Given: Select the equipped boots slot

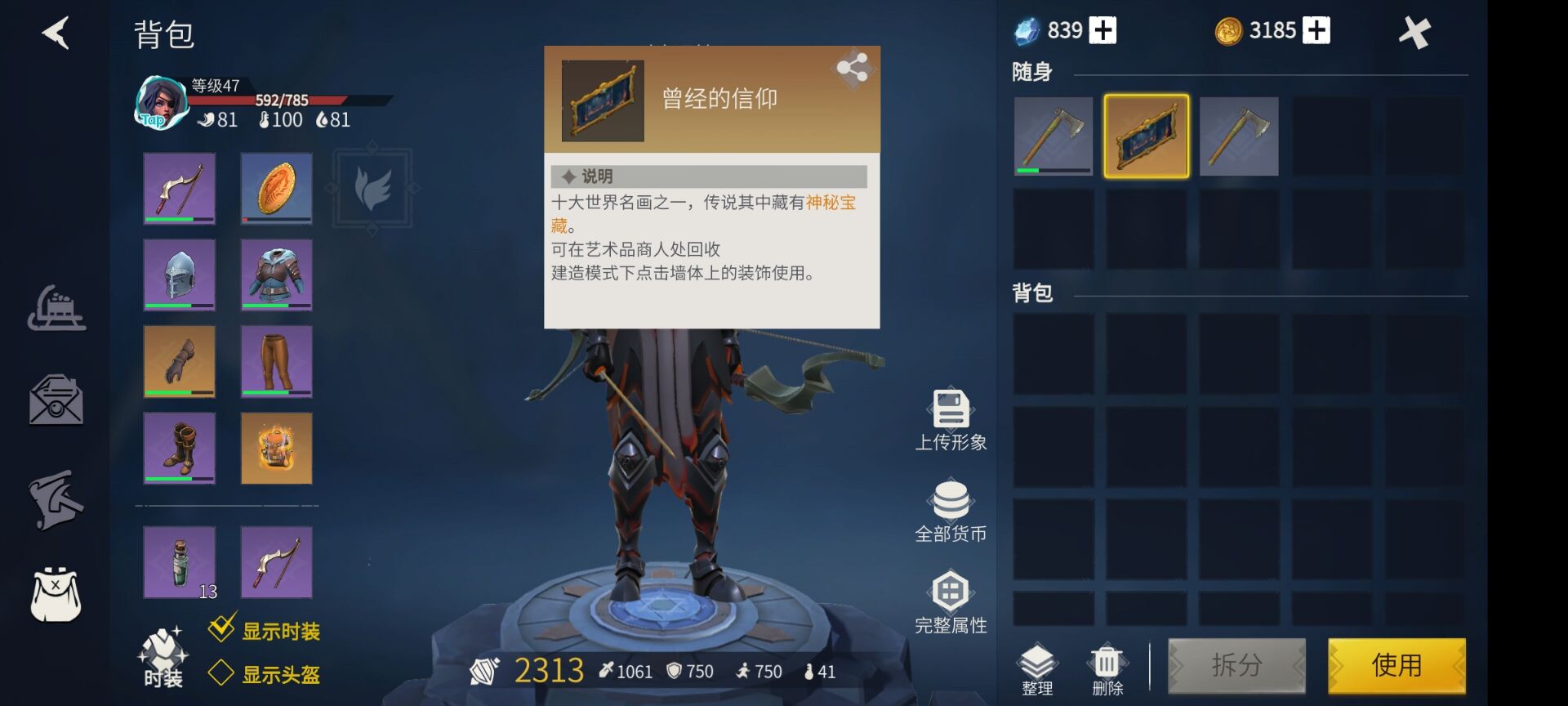Looking at the screenshot, I should pyautogui.click(x=180, y=448).
